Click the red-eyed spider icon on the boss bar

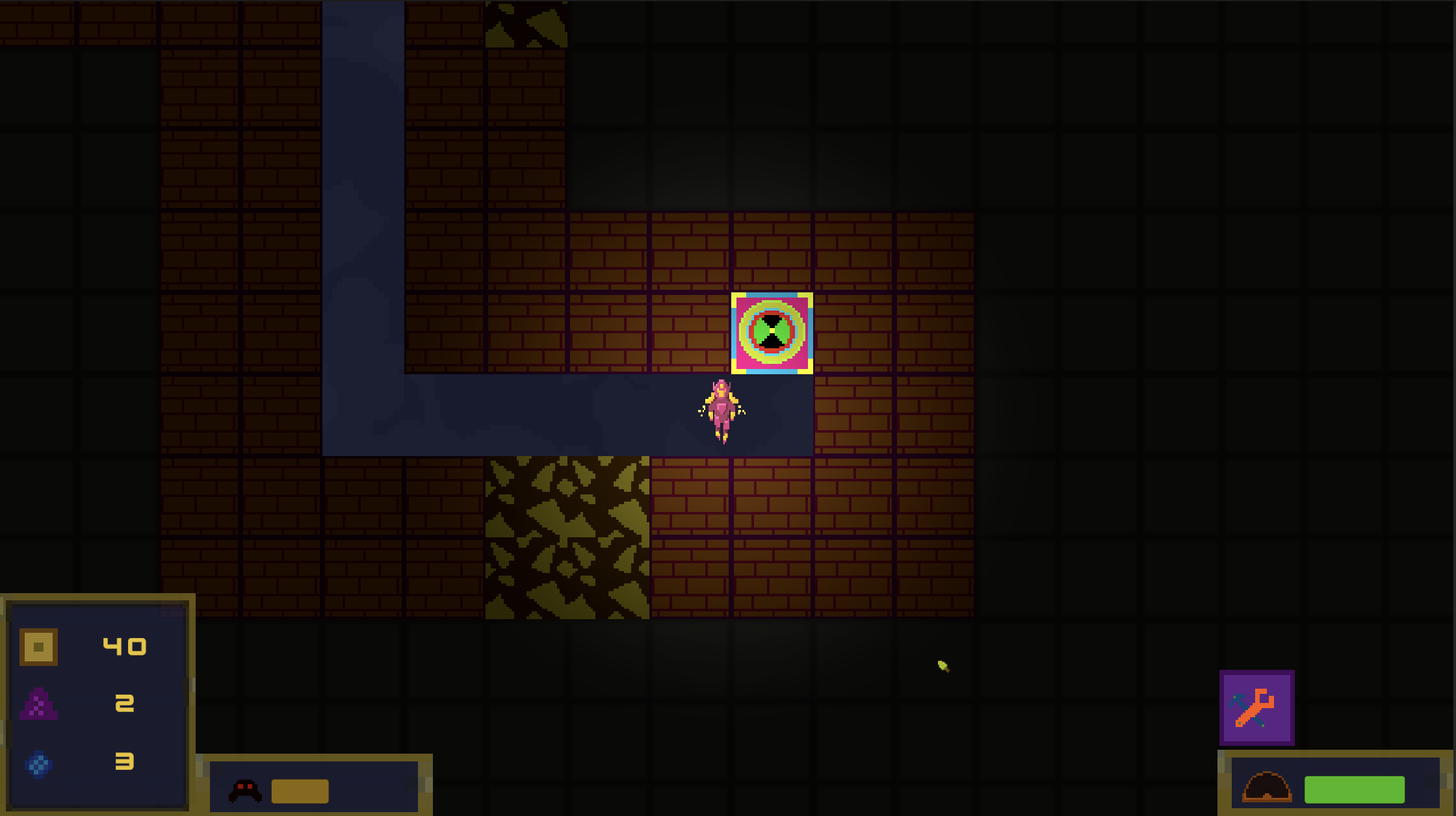pyautogui.click(x=246, y=790)
